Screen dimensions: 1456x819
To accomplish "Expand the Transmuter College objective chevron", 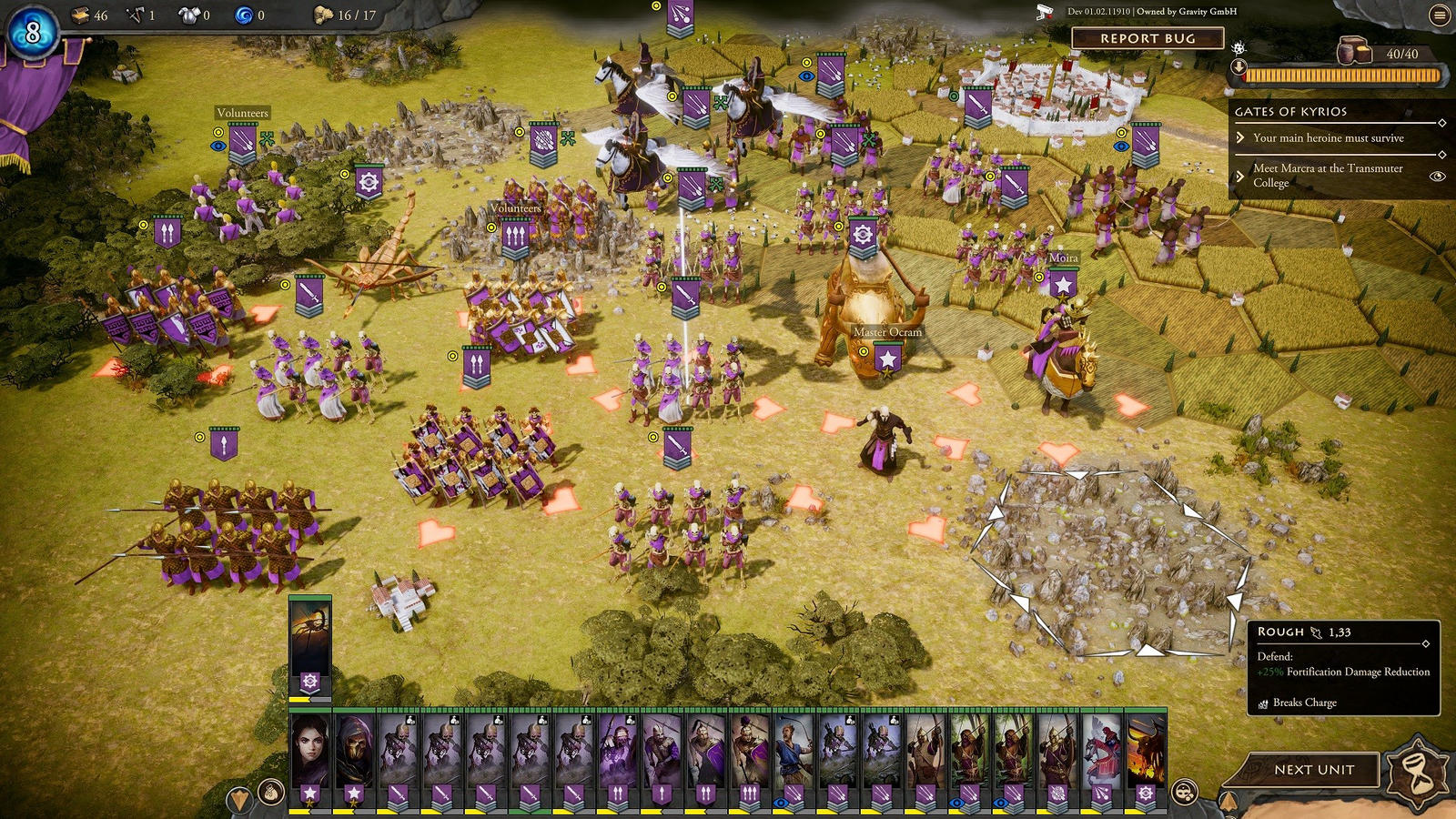I will pos(1239,177).
